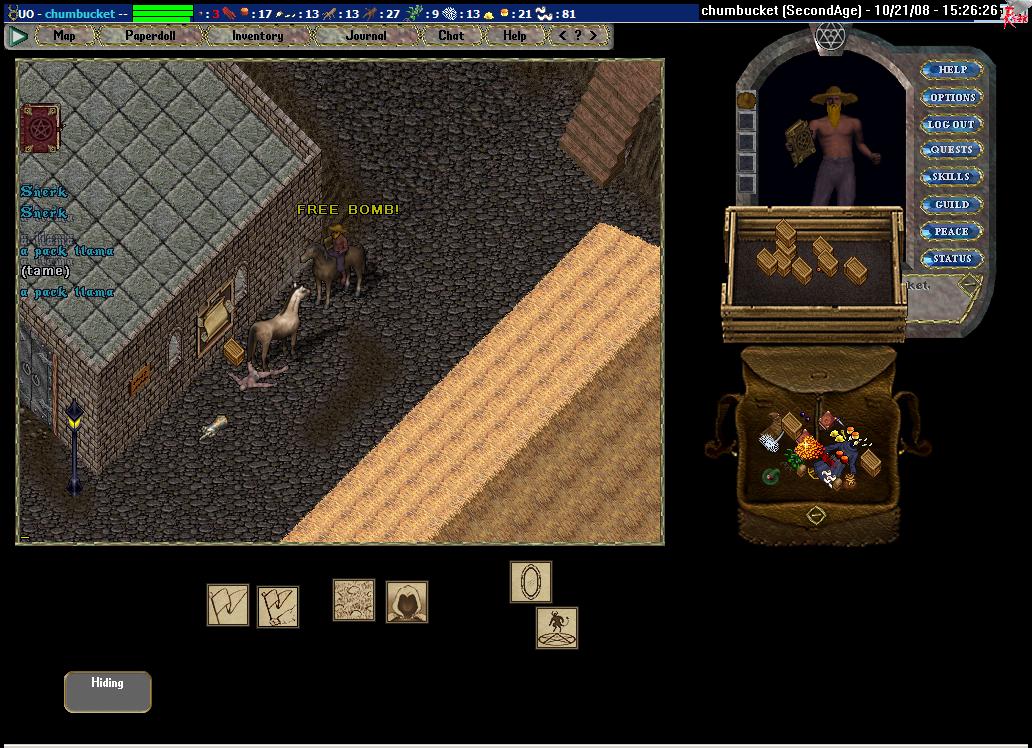Screen dimensions: 1032x748
Task: Open the Journal from the menu bar
Action: [366, 35]
